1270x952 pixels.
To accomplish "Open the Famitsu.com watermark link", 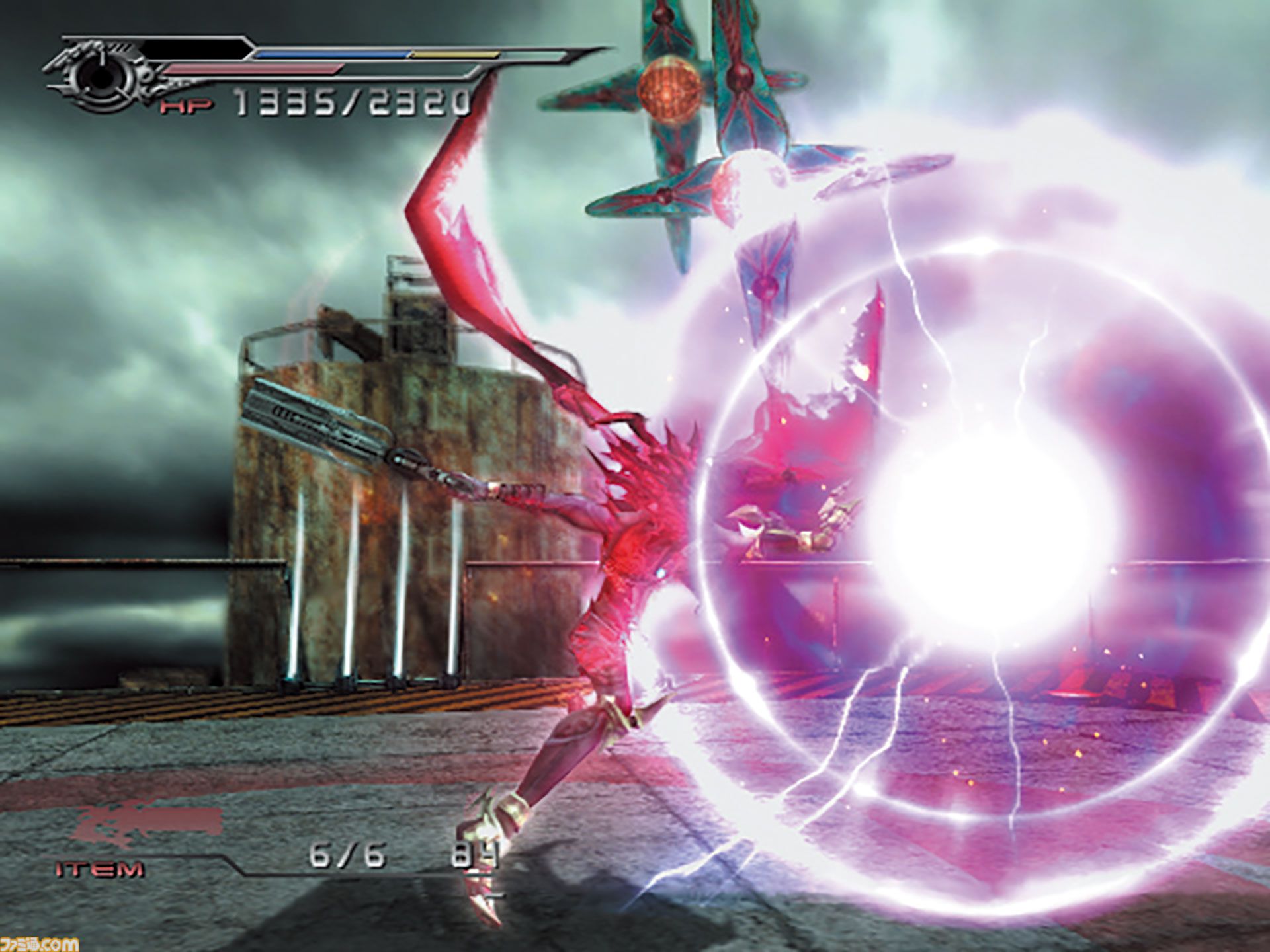I will pos(40,943).
